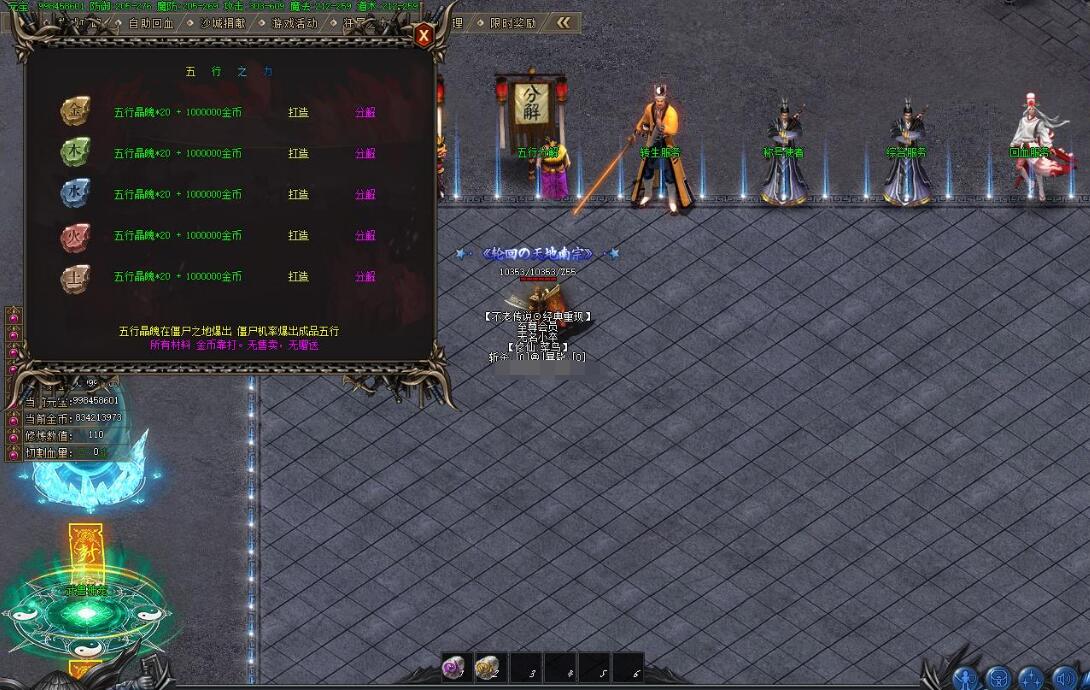Collapse the top menu with the double-arrow button
This screenshot has height=690, width=1090.
[x=566, y=22]
